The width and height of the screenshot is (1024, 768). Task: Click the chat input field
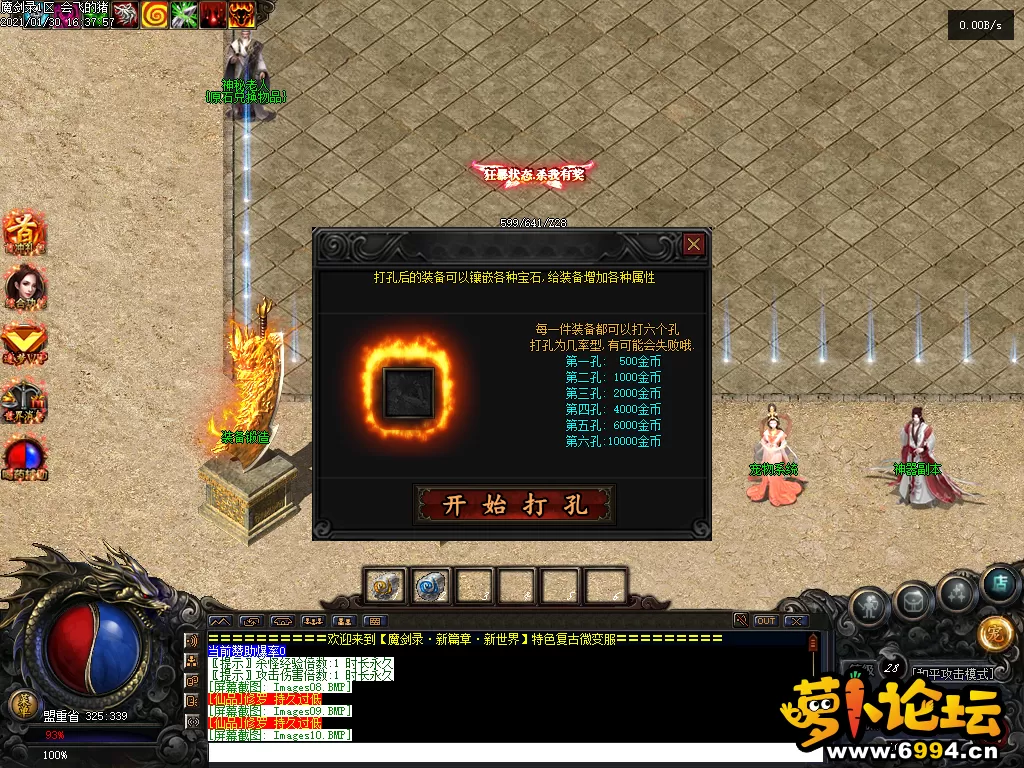pyautogui.click(x=500, y=752)
